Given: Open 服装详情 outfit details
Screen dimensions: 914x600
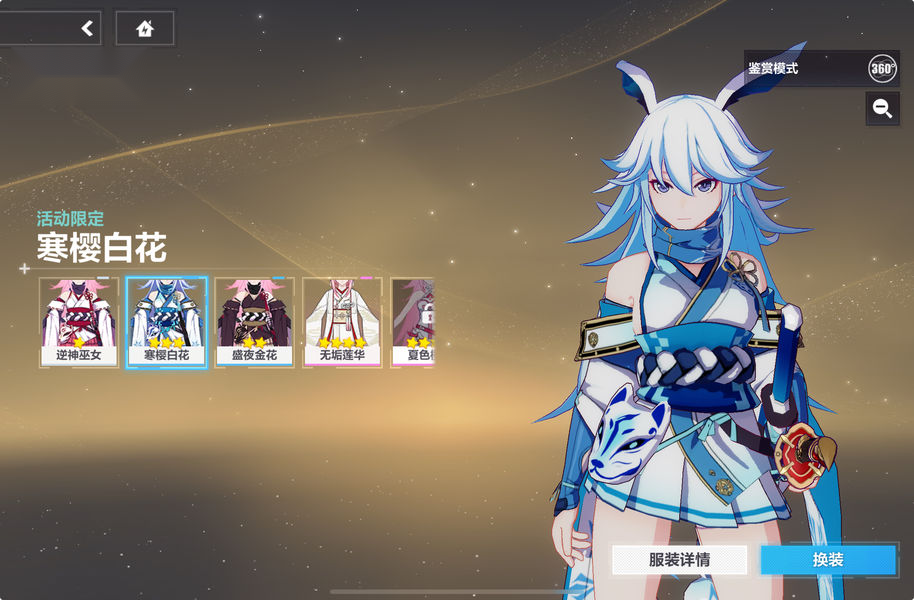Looking at the screenshot, I should (679, 560).
